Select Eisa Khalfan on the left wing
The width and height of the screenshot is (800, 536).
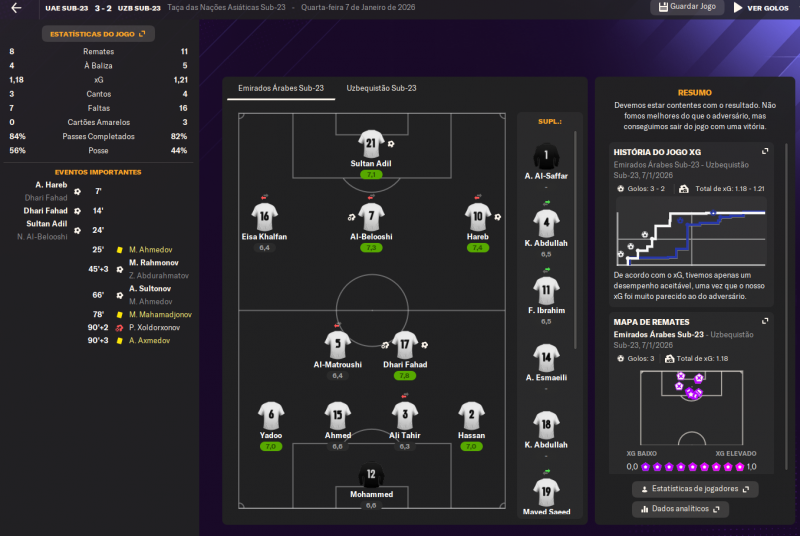point(264,216)
